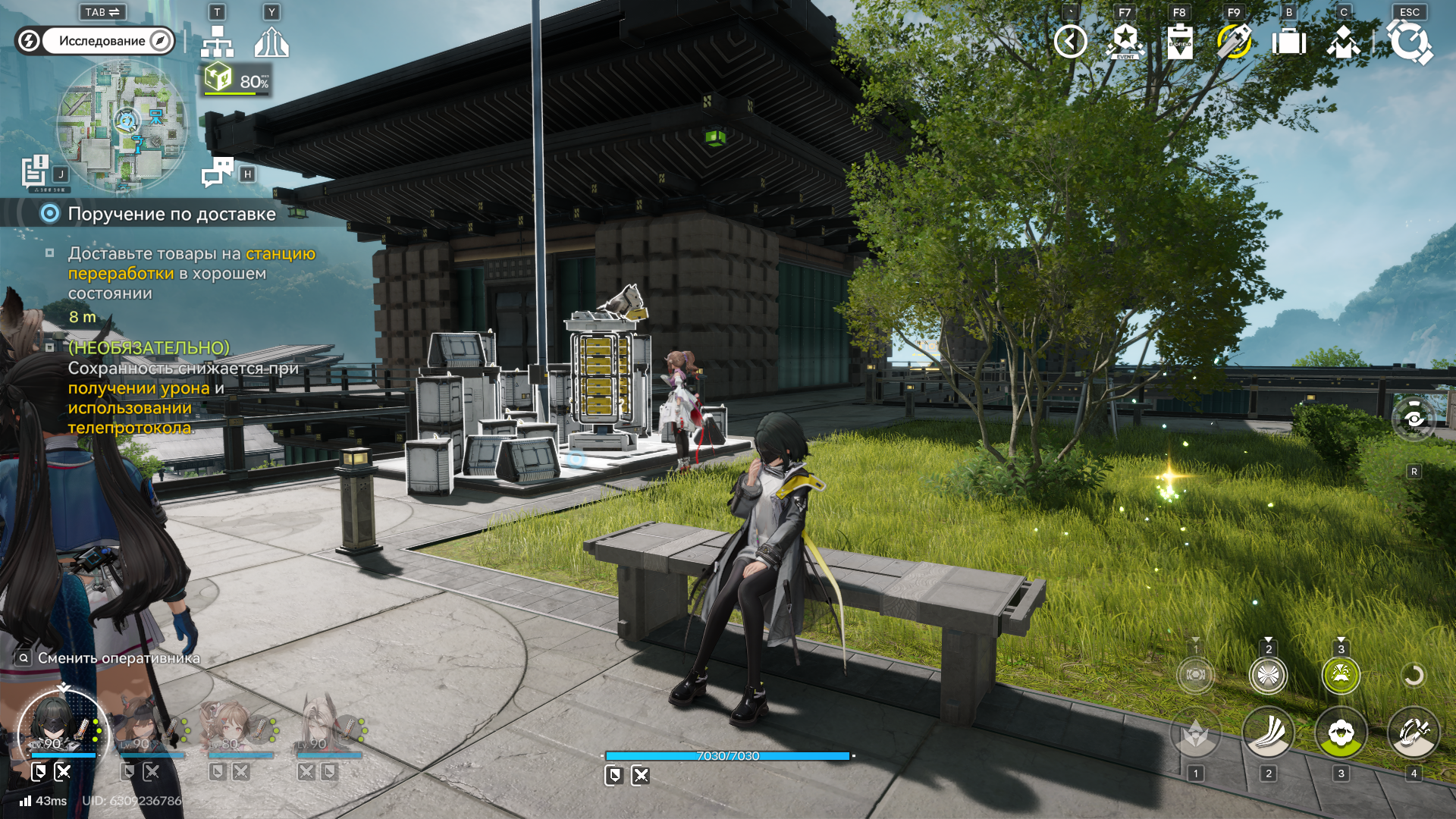
Task: Toggle the eye view button
Action: [1414, 418]
